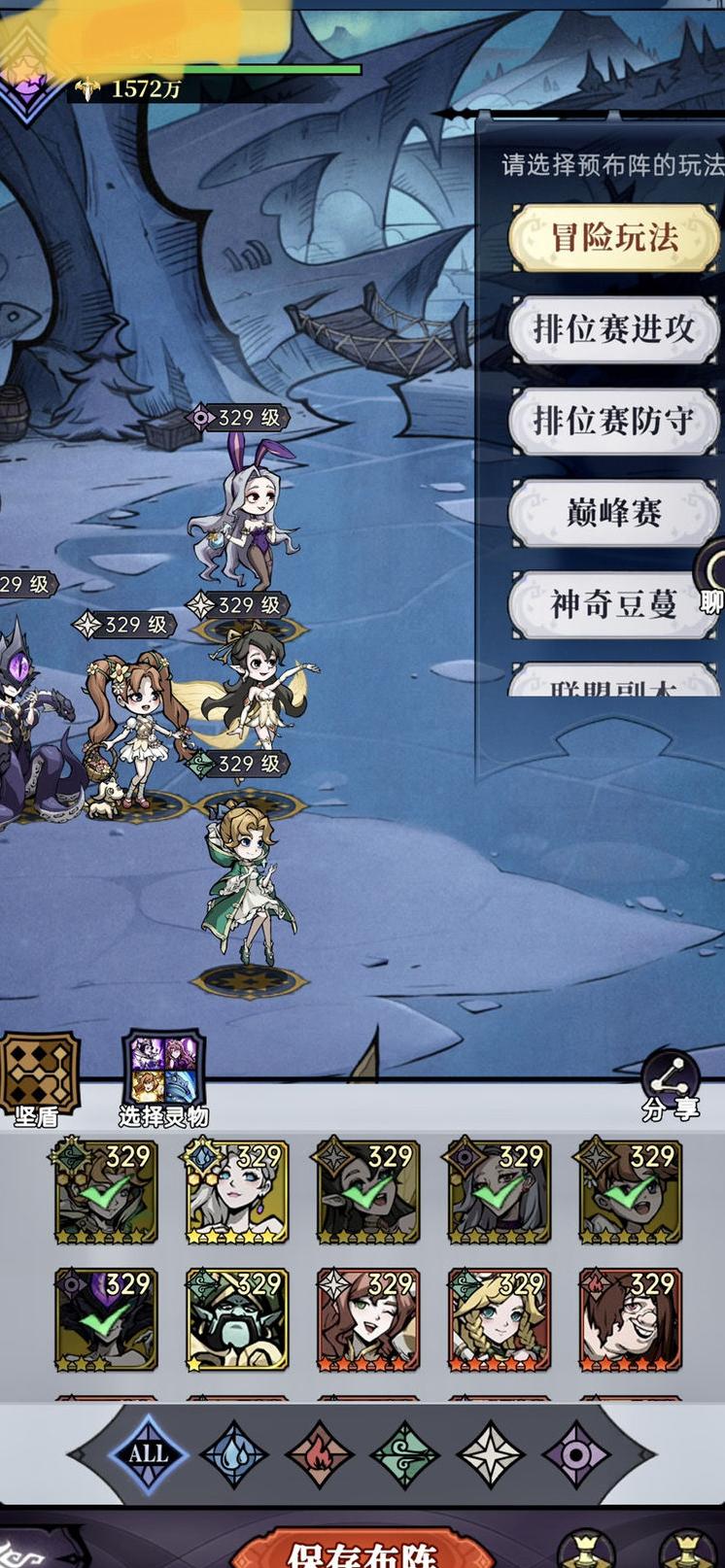Filter heroes by the green wind faction
The image size is (725, 1568).
[x=404, y=1455]
